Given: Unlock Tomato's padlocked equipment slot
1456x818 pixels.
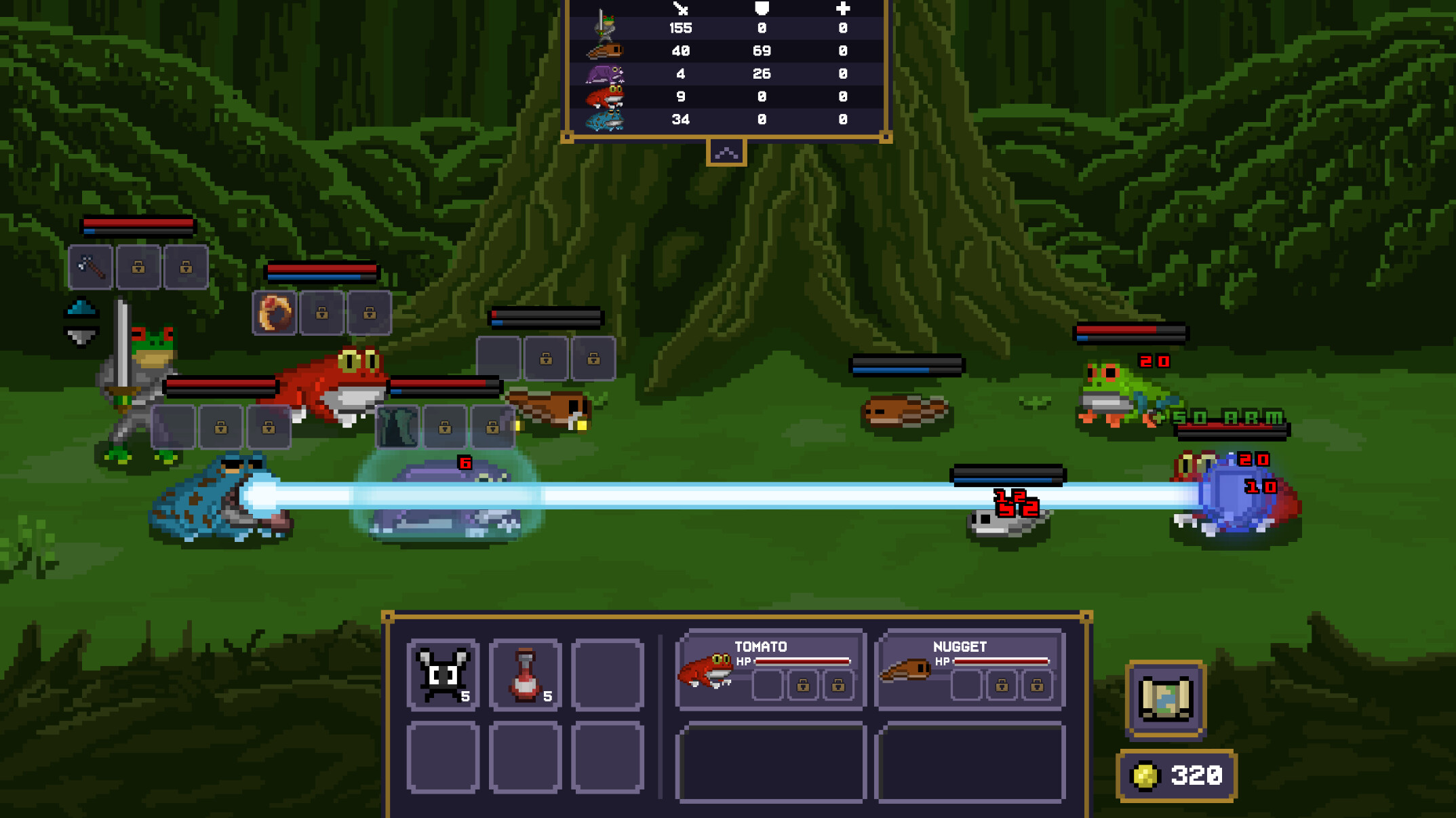Looking at the screenshot, I should click(x=804, y=685).
